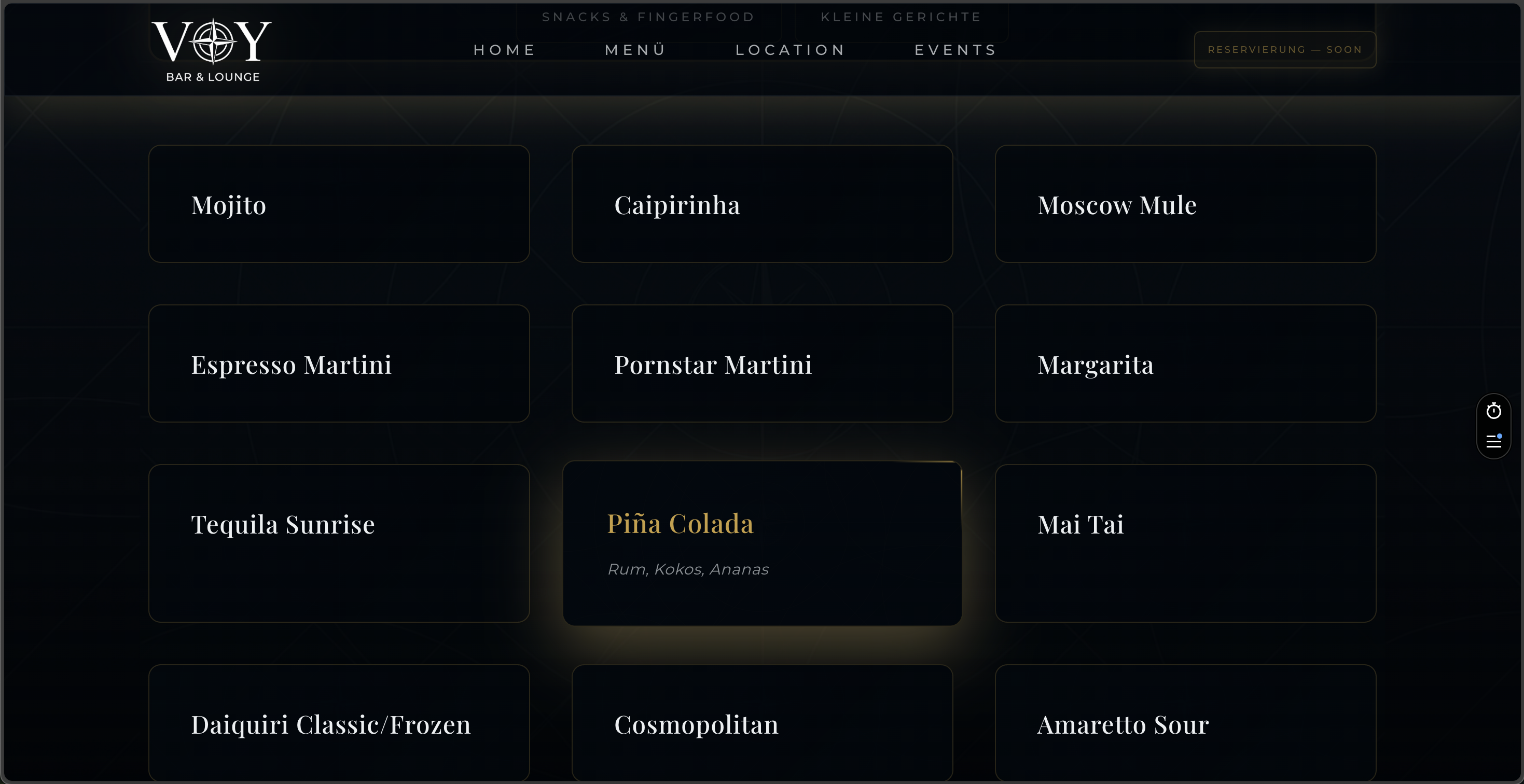Select the Caipirinha card

[x=762, y=204]
